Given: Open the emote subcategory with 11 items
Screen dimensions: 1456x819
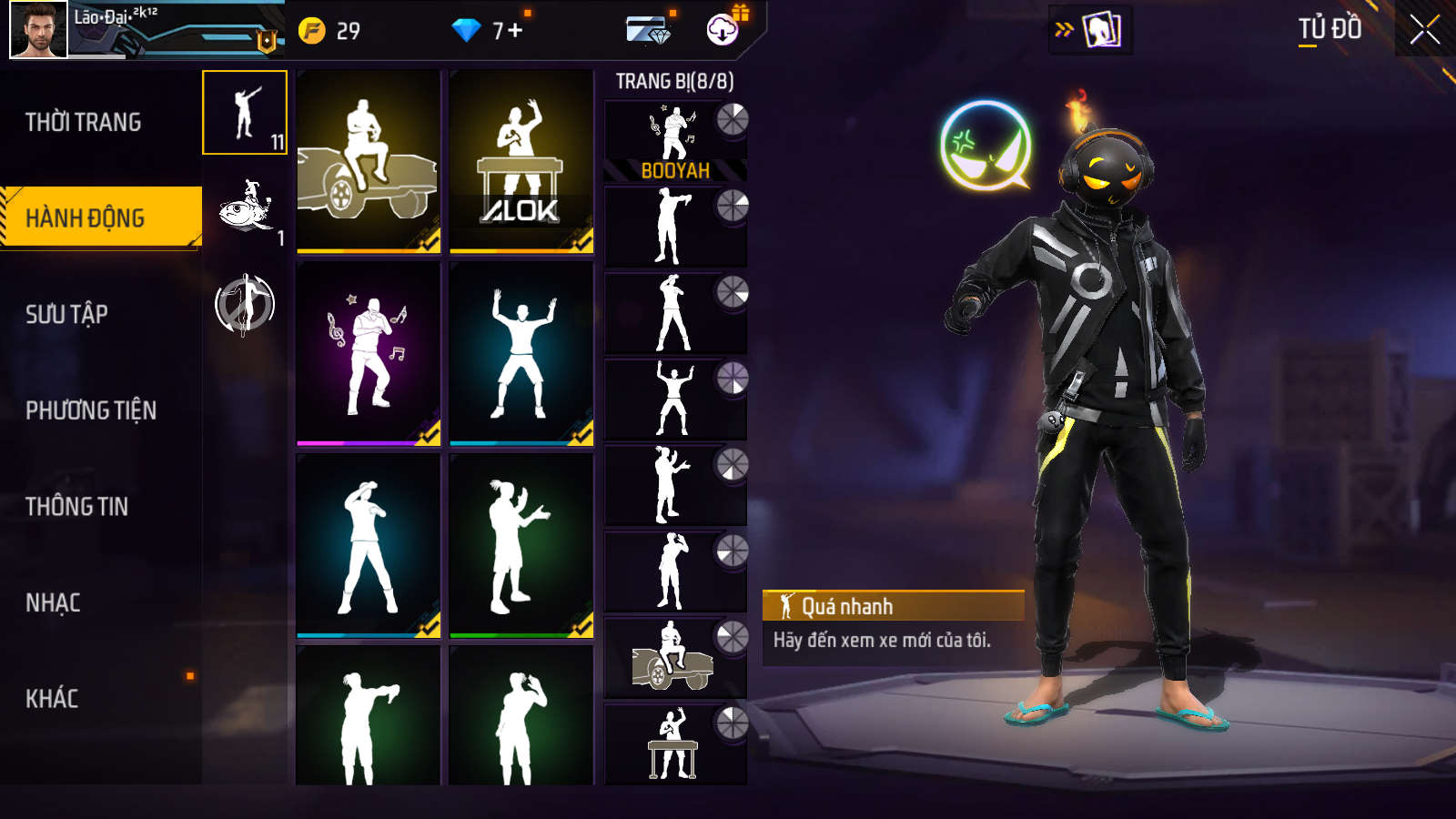Looking at the screenshot, I should pyautogui.click(x=245, y=113).
